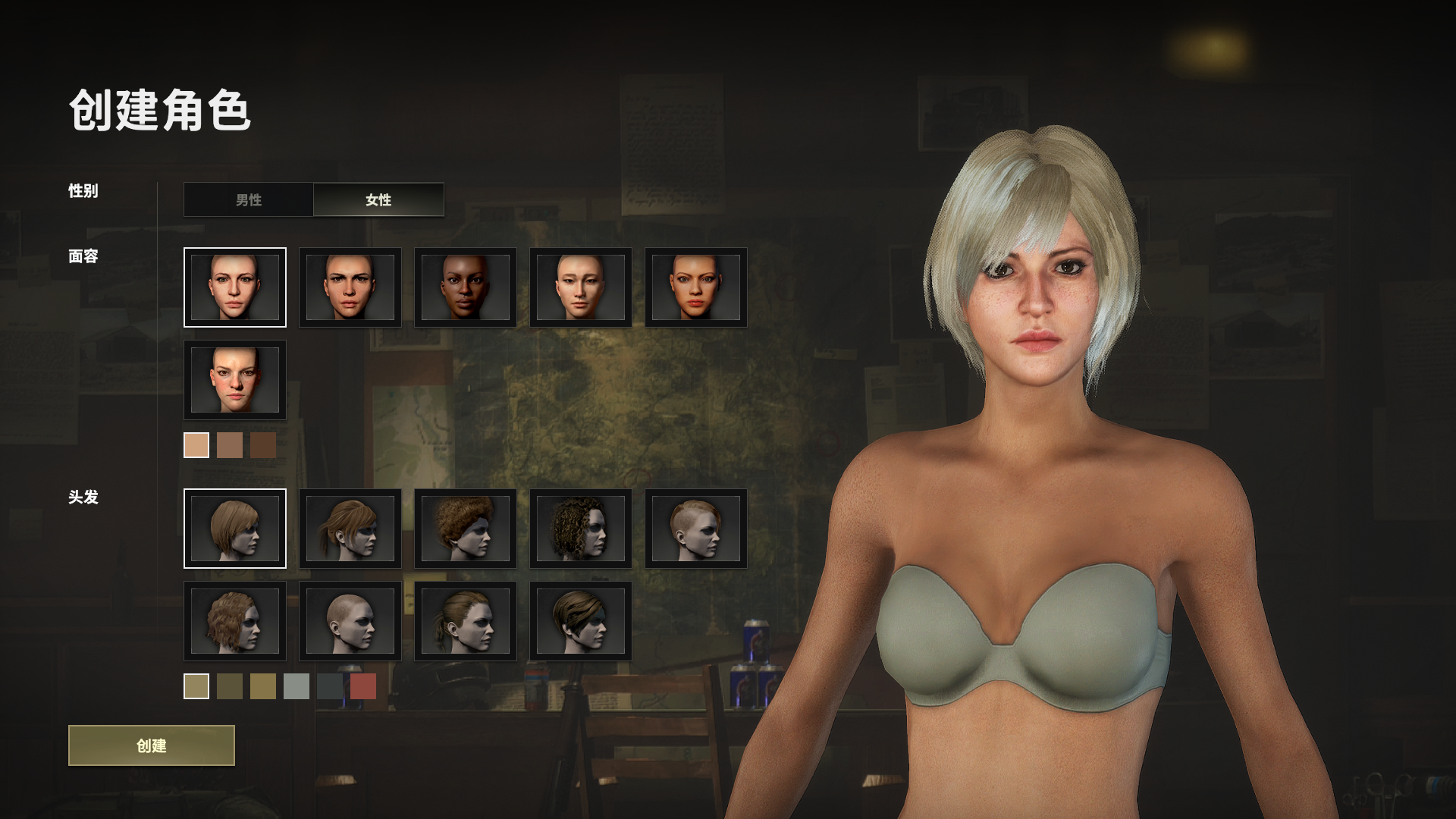Apply the red hair color swatch
Image resolution: width=1456 pixels, height=819 pixels.
363,686
